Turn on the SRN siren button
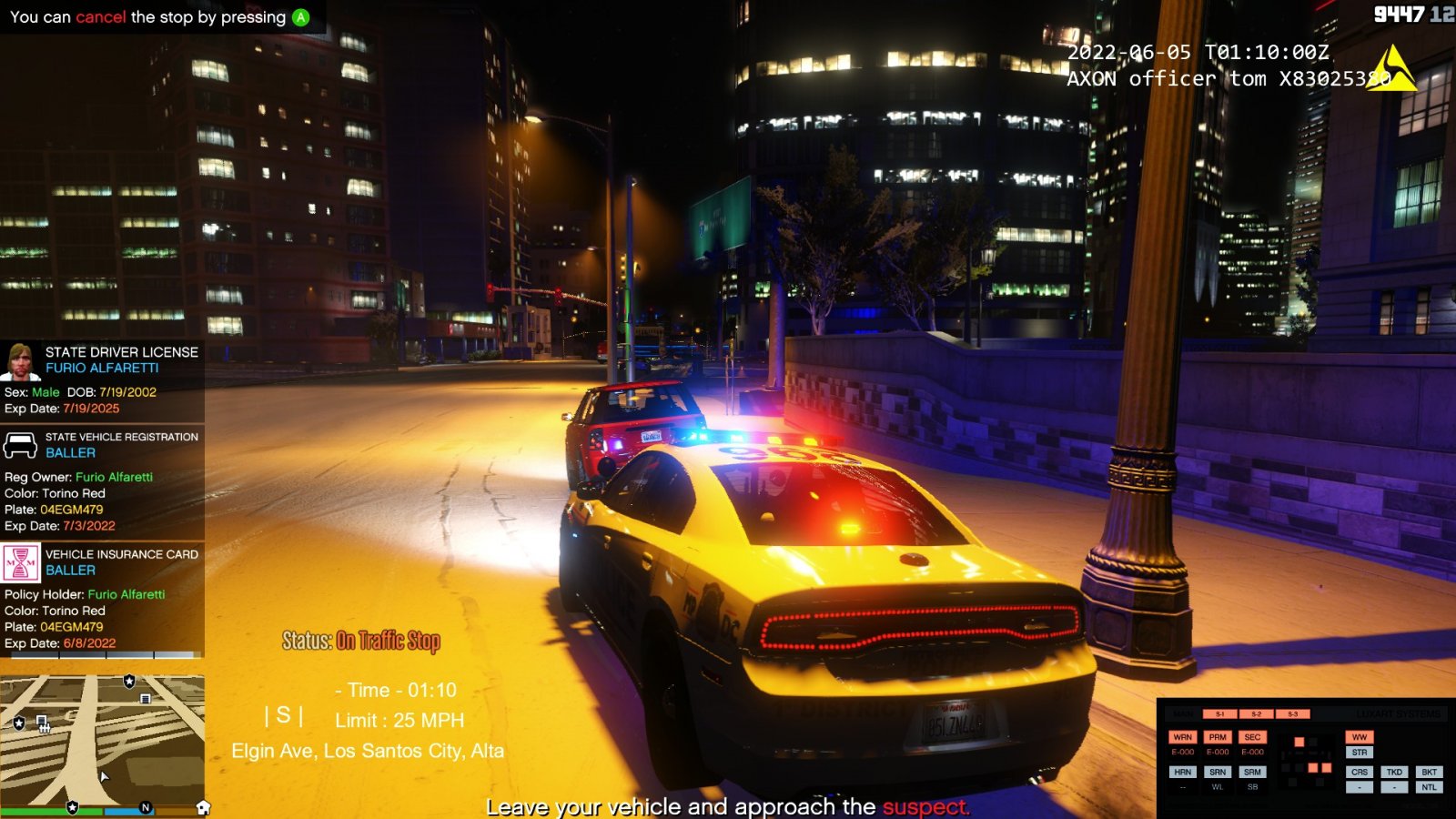 click(x=1218, y=772)
